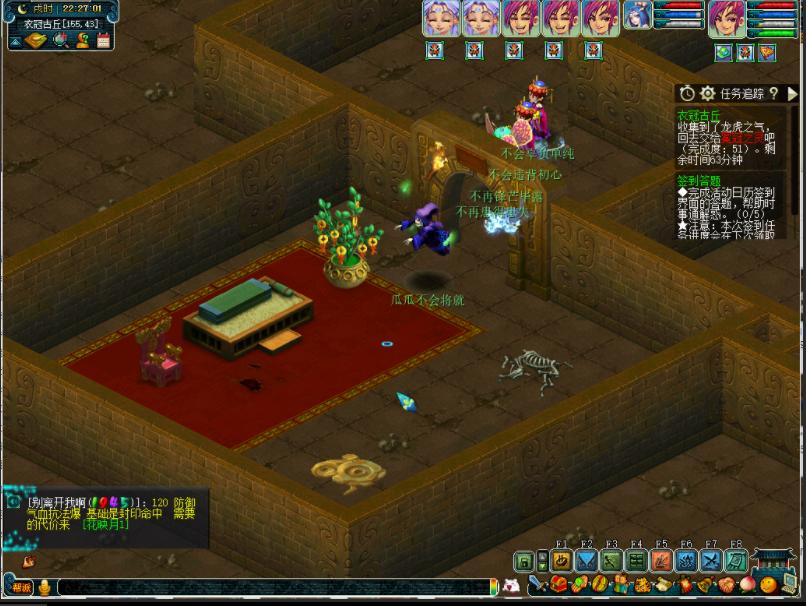Click the chat input field

click(270, 586)
